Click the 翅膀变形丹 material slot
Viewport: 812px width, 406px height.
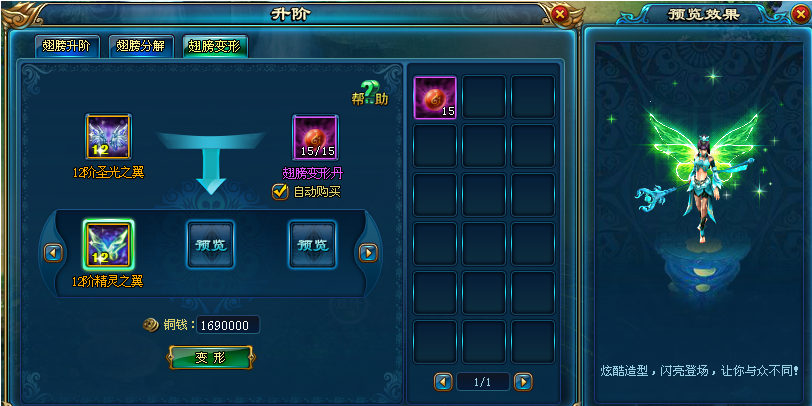(x=315, y=137)
